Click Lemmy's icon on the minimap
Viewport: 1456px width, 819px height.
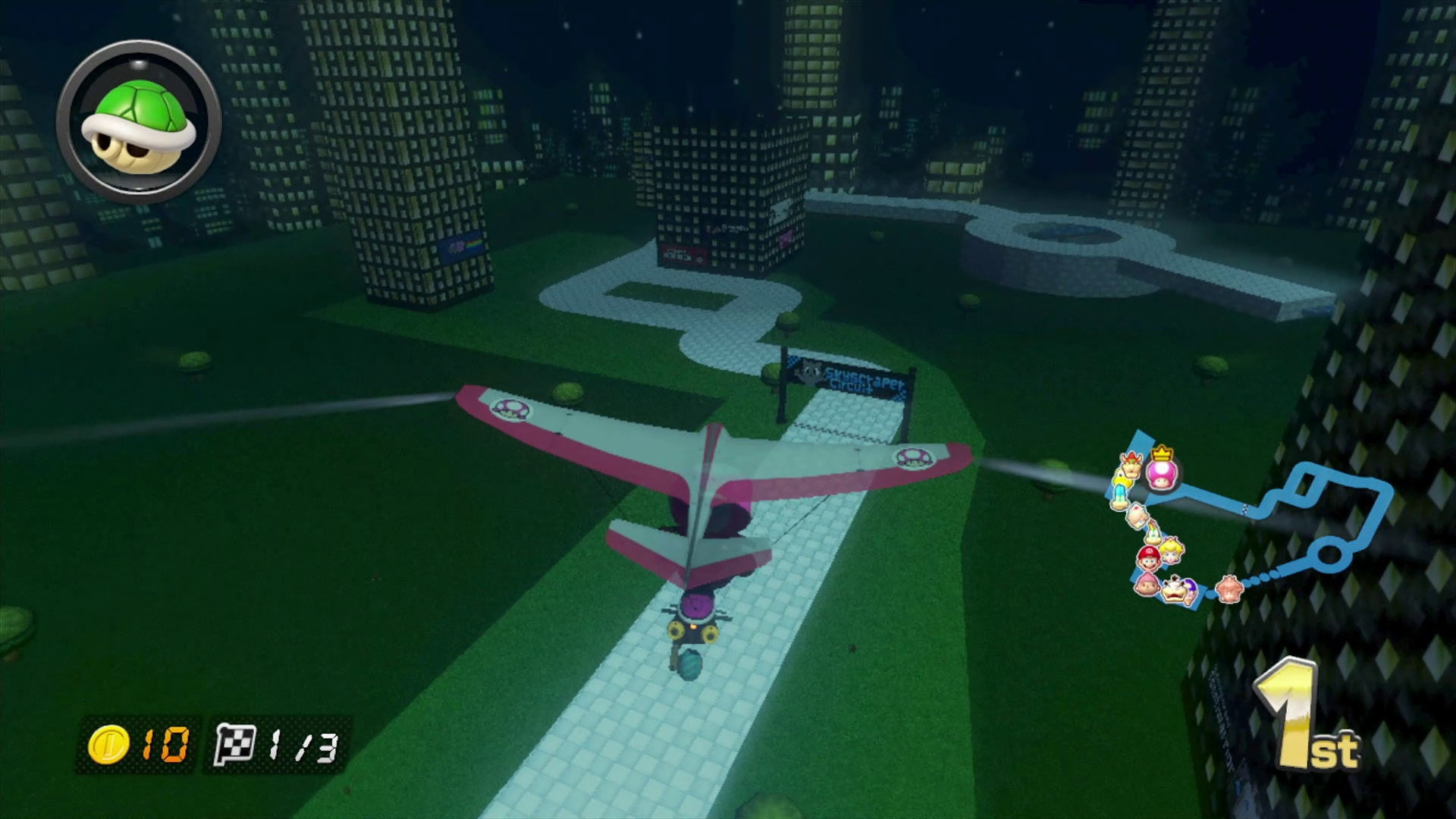pyautogui.click(x=1154, y=531)
